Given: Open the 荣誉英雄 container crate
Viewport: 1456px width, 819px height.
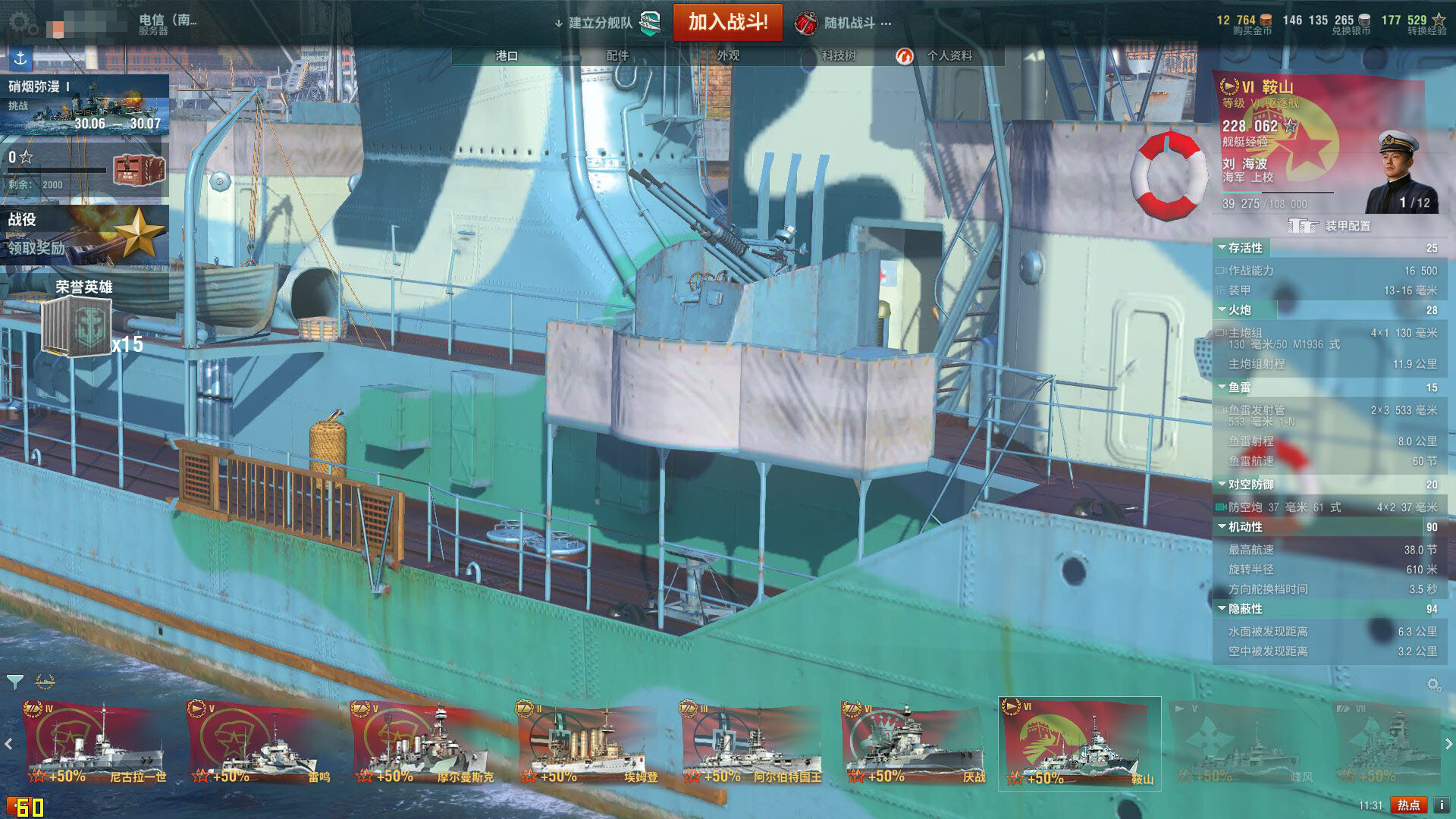Looking at the screenshot, I should pyautogui.click(x=77, y=326).
